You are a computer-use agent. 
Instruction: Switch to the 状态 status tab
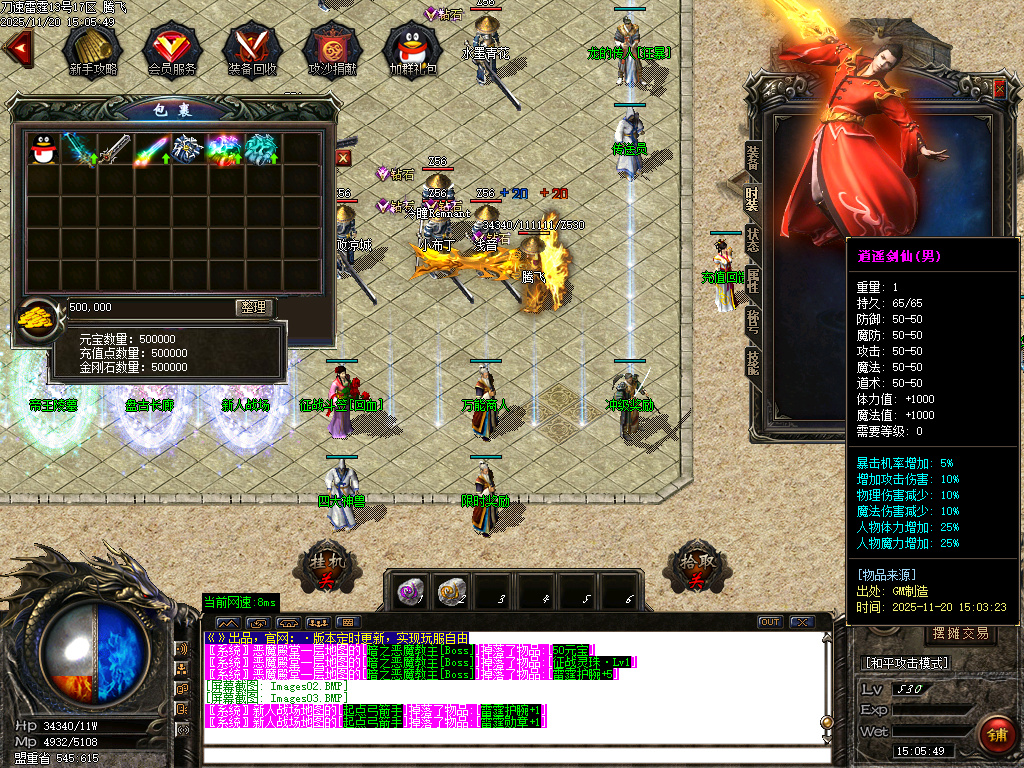pyautogui.click(x=753, y=240)
